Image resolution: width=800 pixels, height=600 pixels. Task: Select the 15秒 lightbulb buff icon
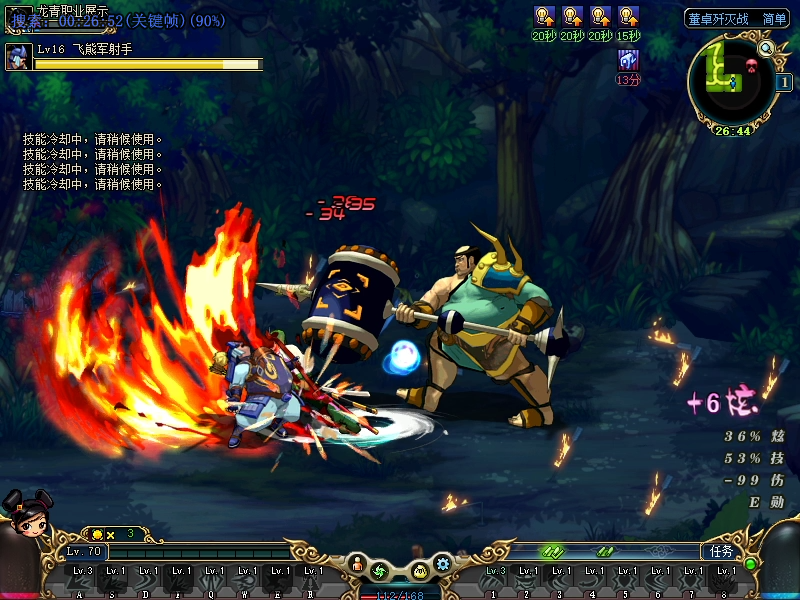tap(628, 16)
